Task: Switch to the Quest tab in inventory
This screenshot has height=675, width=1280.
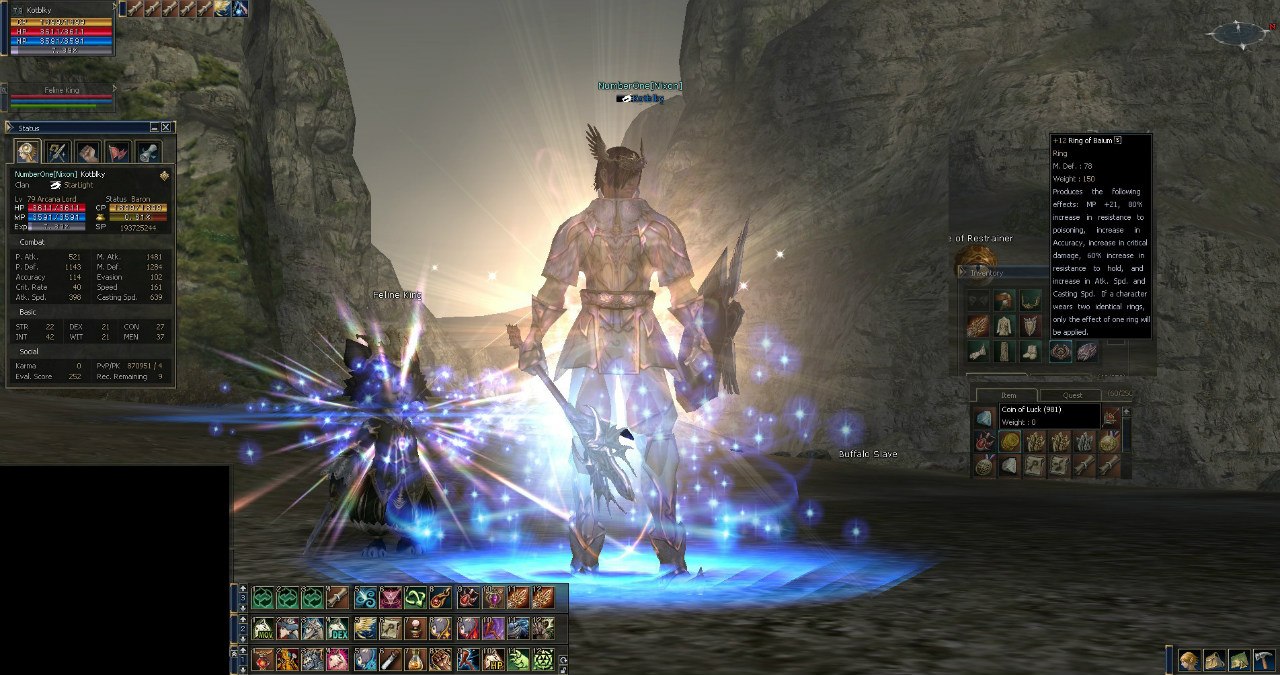Action: (x=1072, y=395)
